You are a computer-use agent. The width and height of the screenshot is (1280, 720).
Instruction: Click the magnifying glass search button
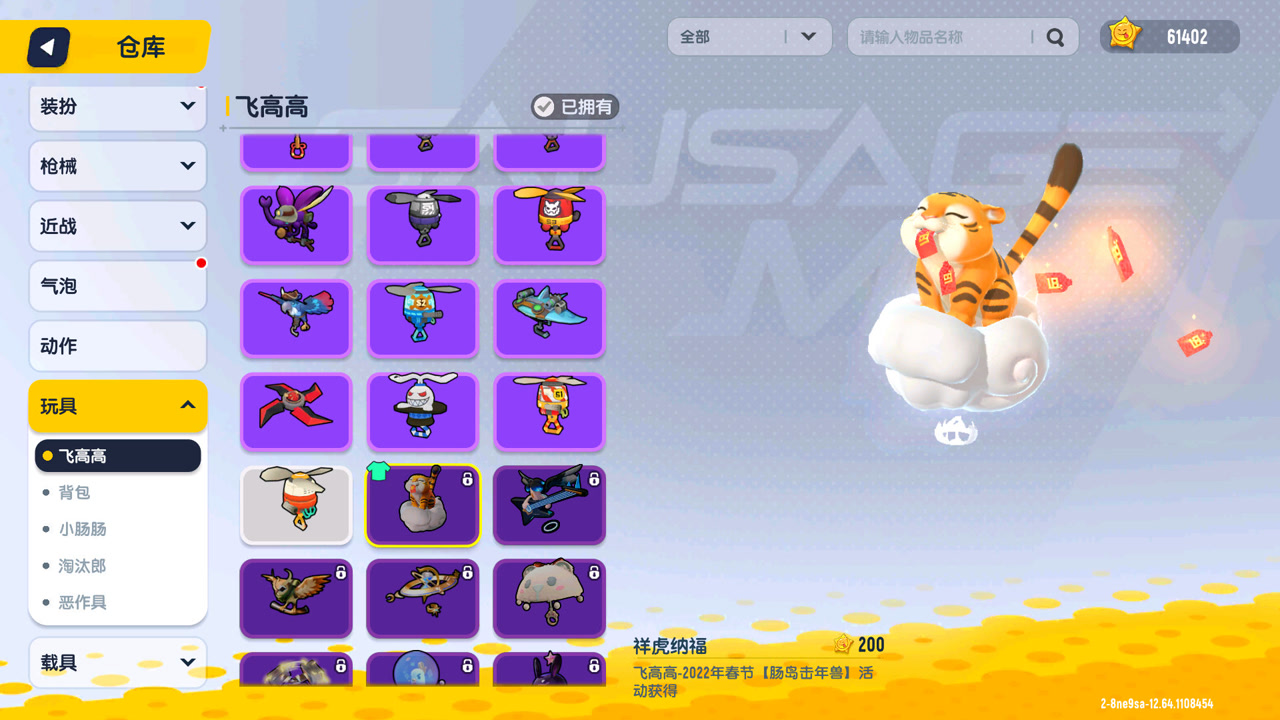(1055, 38)
